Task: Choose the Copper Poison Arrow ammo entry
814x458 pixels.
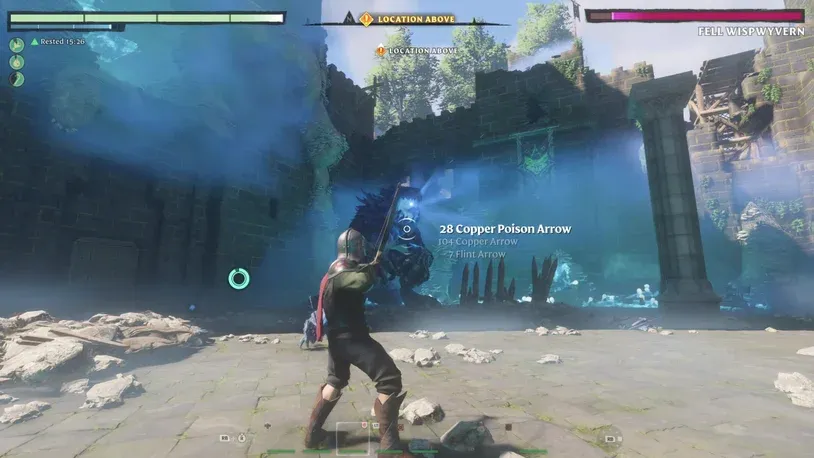Action: click(x=505, y=229)
